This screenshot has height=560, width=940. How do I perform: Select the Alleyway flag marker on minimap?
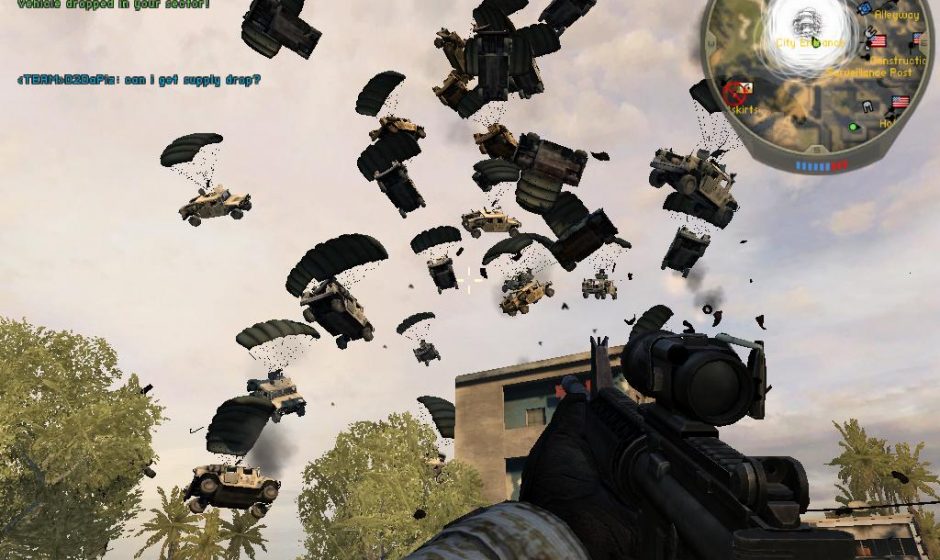(919, 39)
